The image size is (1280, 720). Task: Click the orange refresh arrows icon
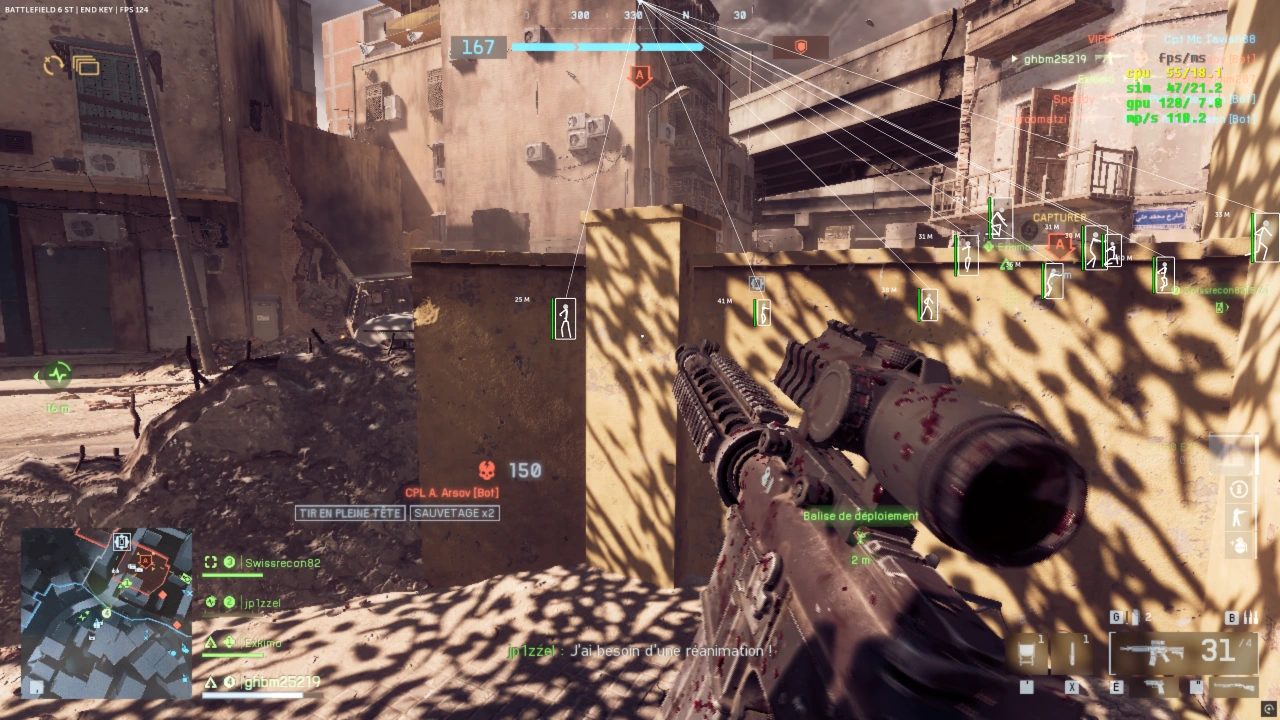click(54, 66)
